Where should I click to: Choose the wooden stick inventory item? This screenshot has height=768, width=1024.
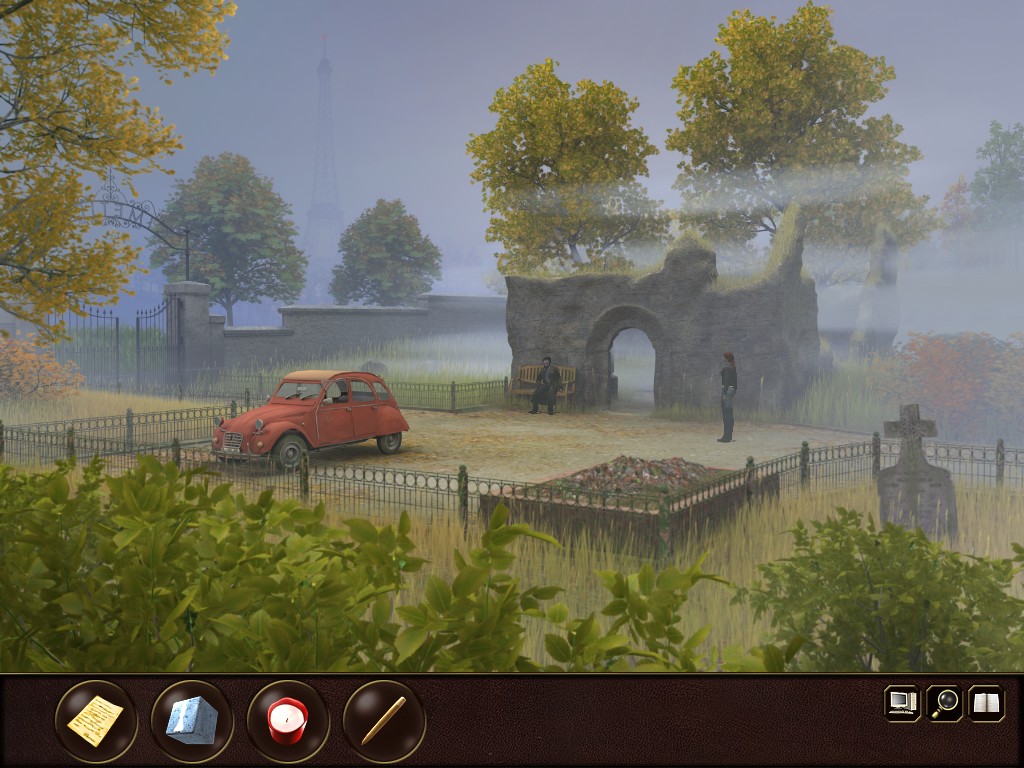[x=384, y=721]
